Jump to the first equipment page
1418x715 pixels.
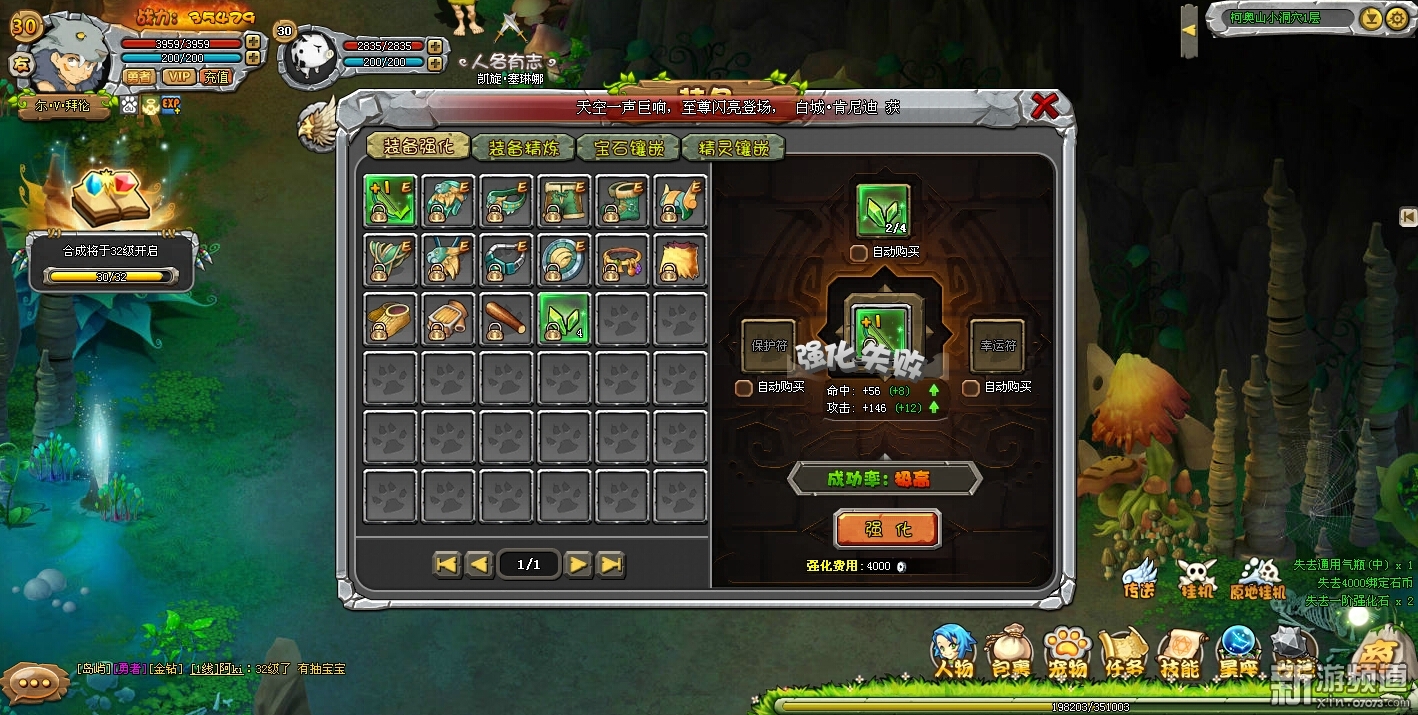coord(447,565)
